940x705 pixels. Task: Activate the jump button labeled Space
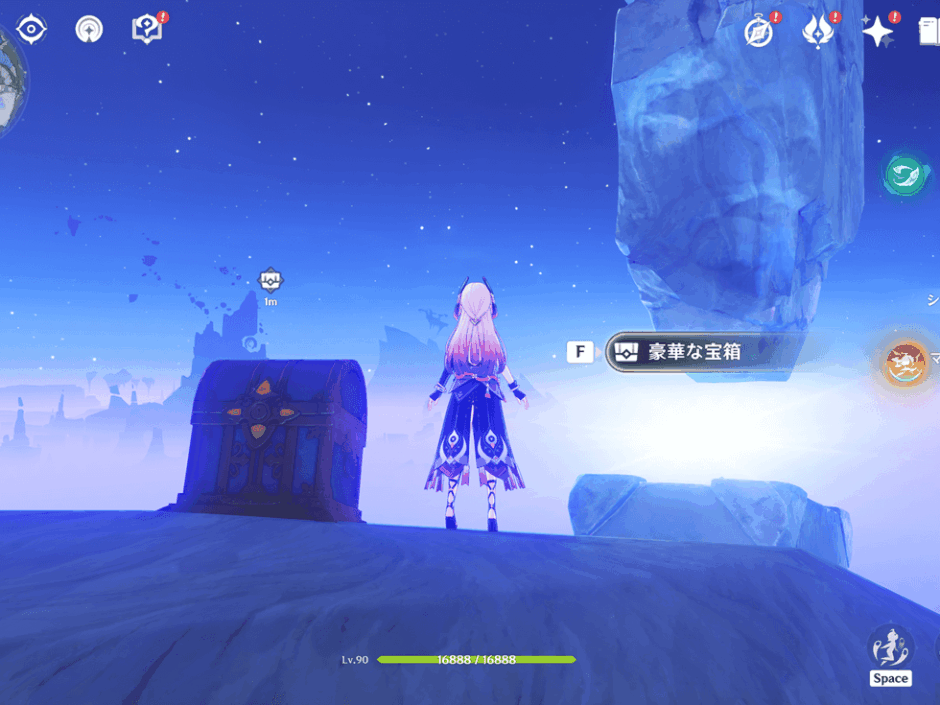(x=890, y=655)
